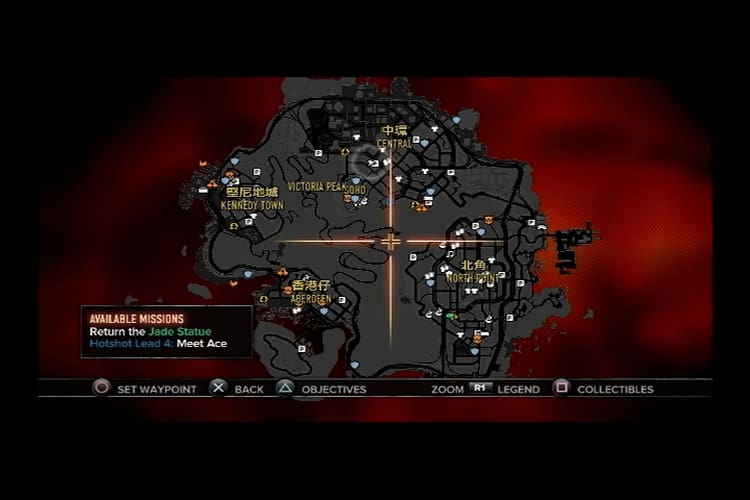Click the green mission marker in North Point

pyautogui.click(x=451, y=316)
